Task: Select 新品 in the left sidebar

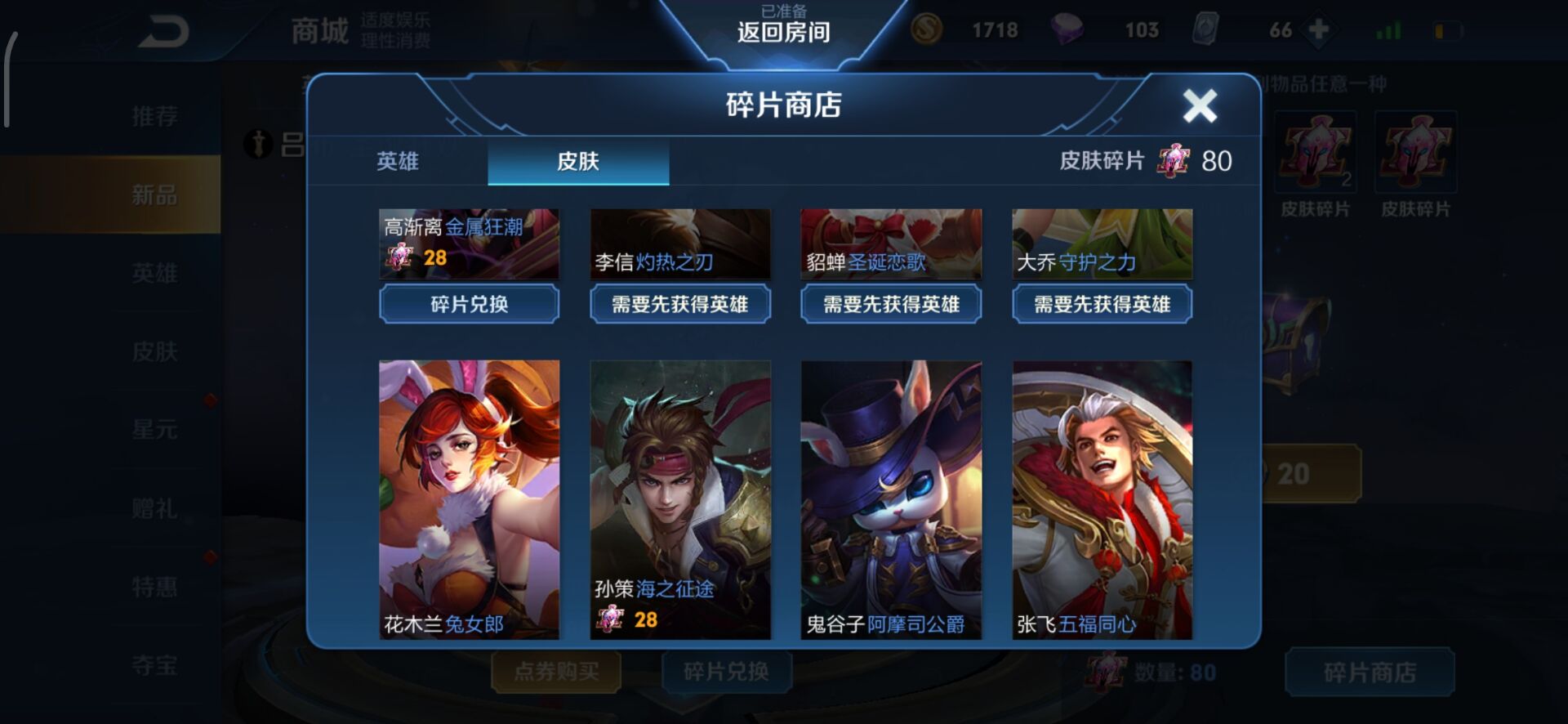Action: [155, 195]
